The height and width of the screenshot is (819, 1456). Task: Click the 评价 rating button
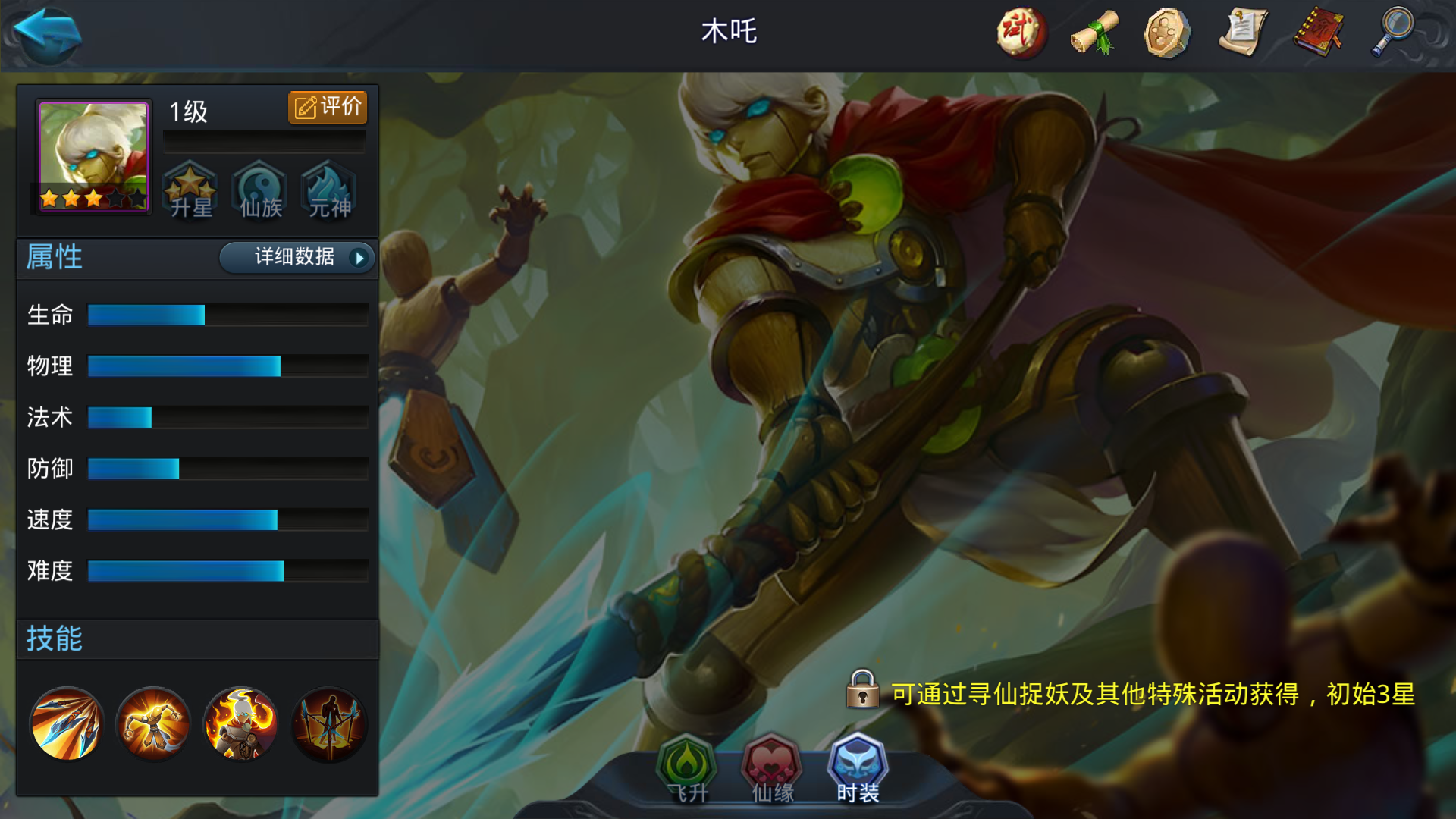[328, 107]
